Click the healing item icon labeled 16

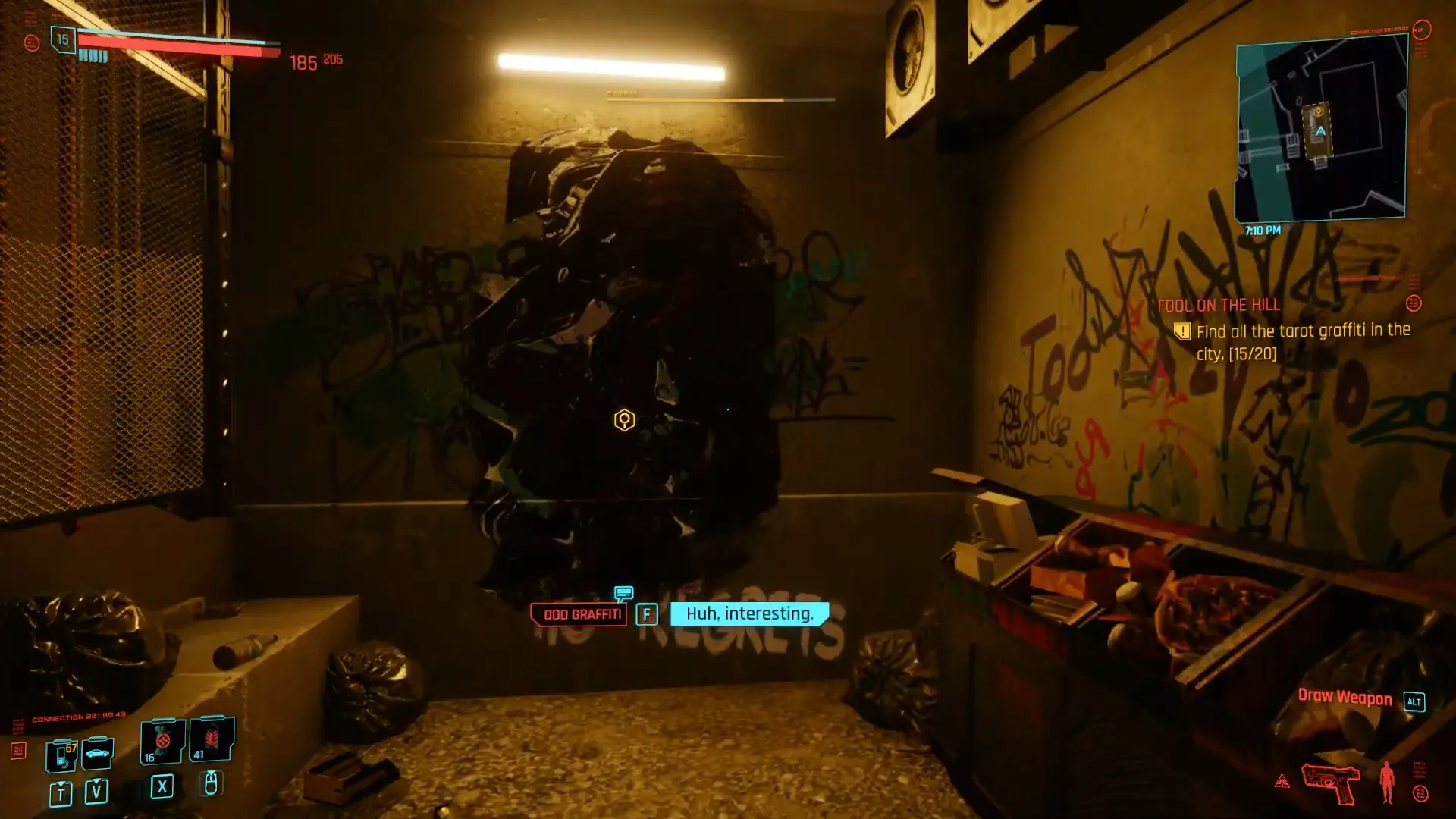161,742
